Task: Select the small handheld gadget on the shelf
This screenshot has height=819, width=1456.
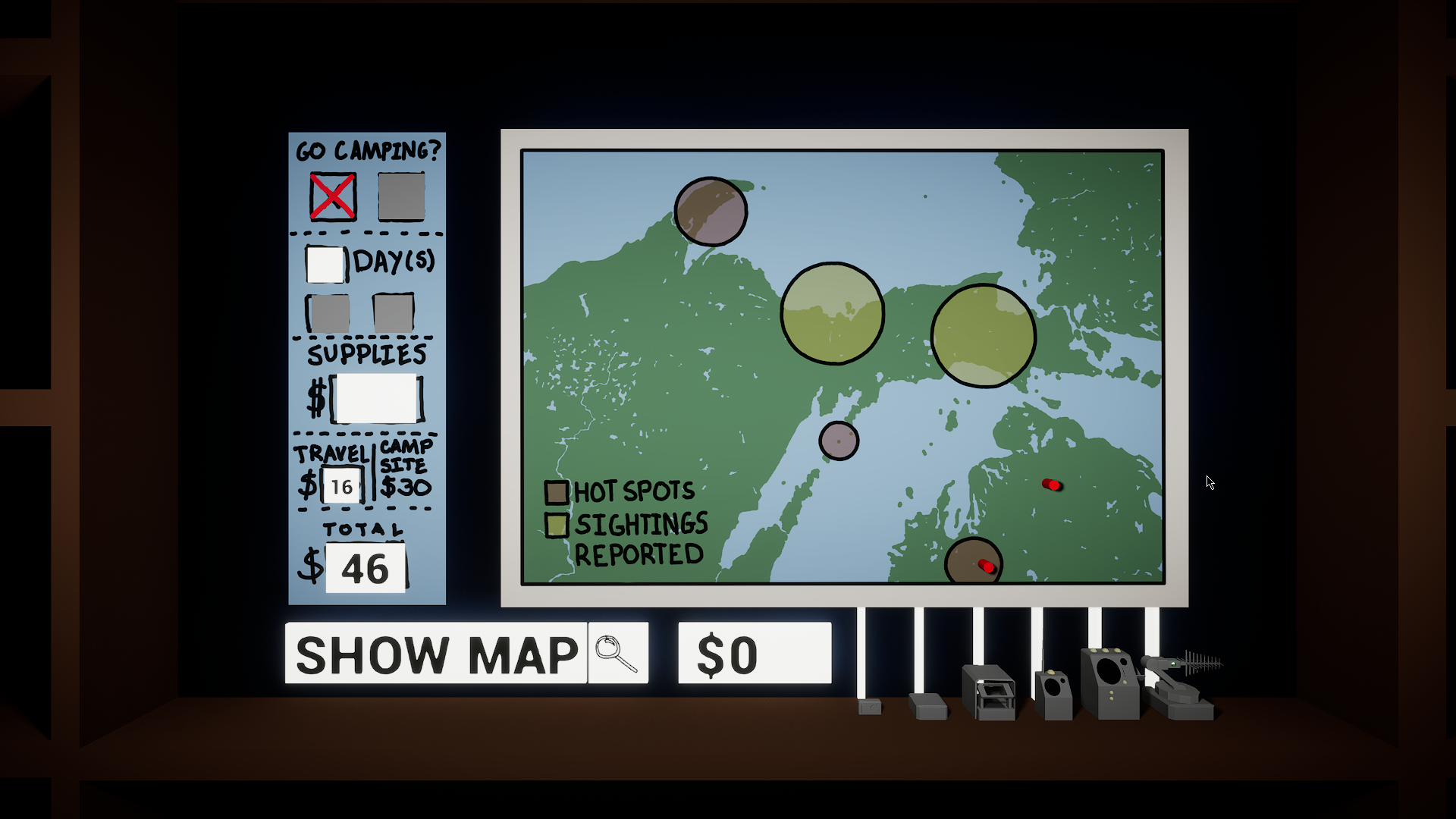Action: [x=868, y=708]
